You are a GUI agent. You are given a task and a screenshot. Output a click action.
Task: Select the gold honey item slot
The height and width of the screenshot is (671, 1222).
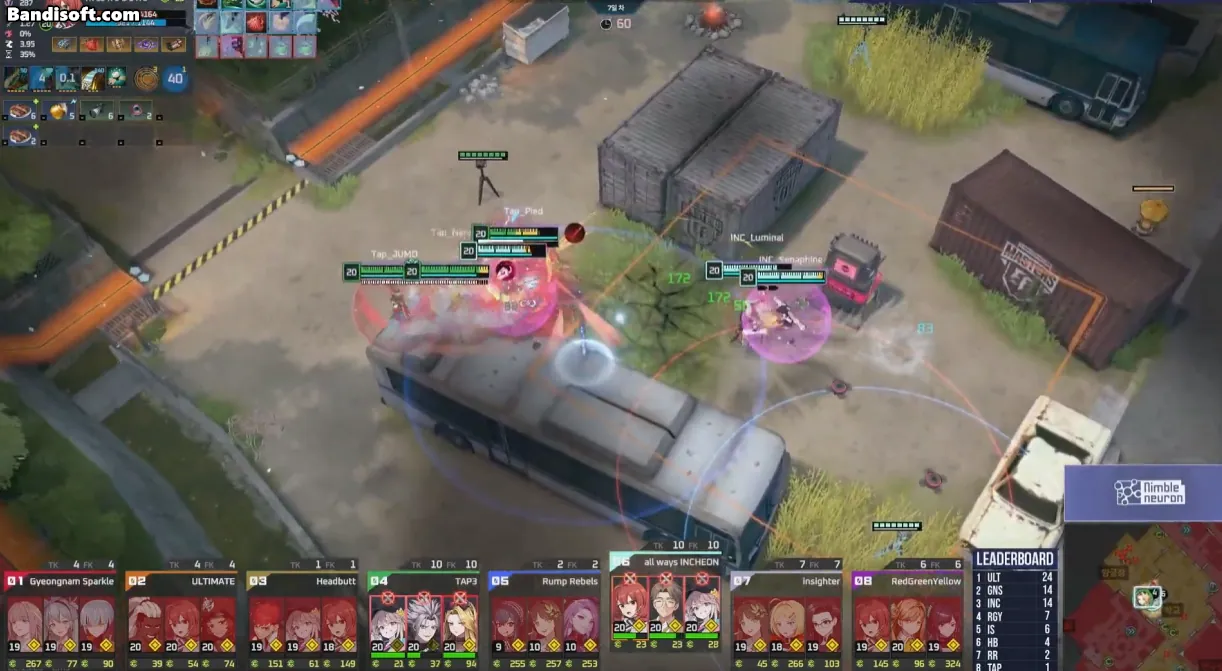click(58, 110)
